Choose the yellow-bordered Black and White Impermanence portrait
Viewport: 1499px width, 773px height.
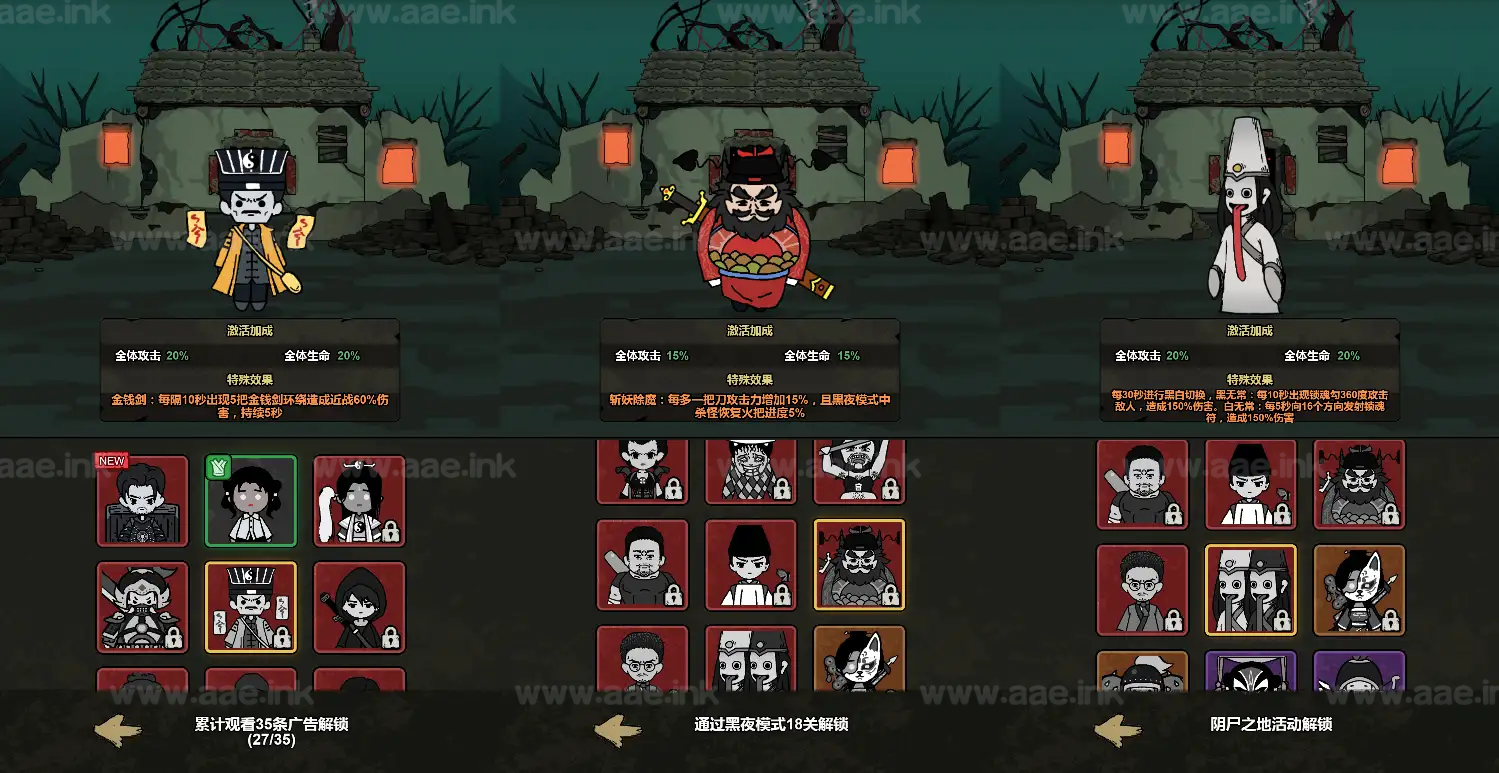(1251, 590)
